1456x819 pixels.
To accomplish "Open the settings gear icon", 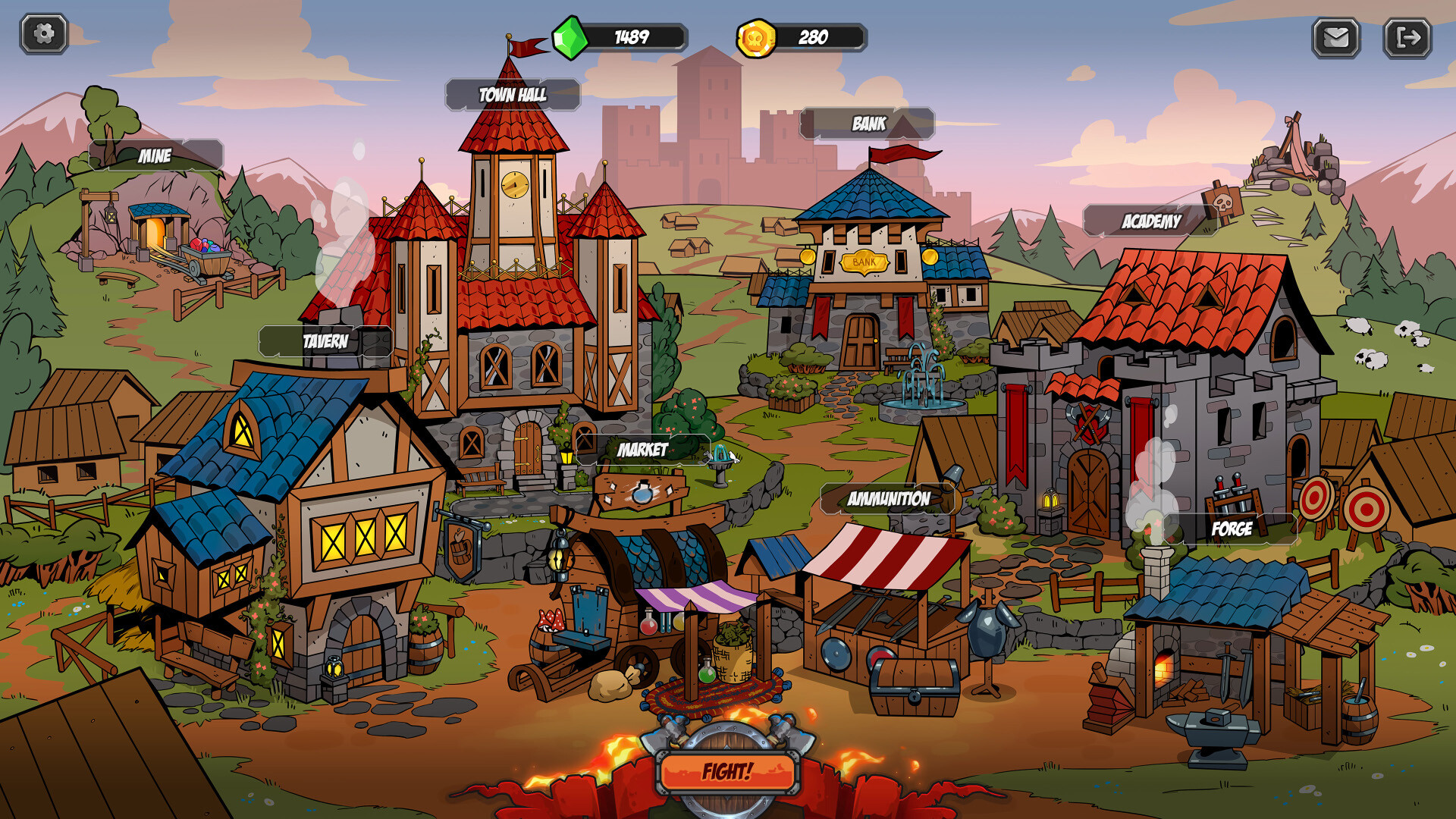I will 43,33.
